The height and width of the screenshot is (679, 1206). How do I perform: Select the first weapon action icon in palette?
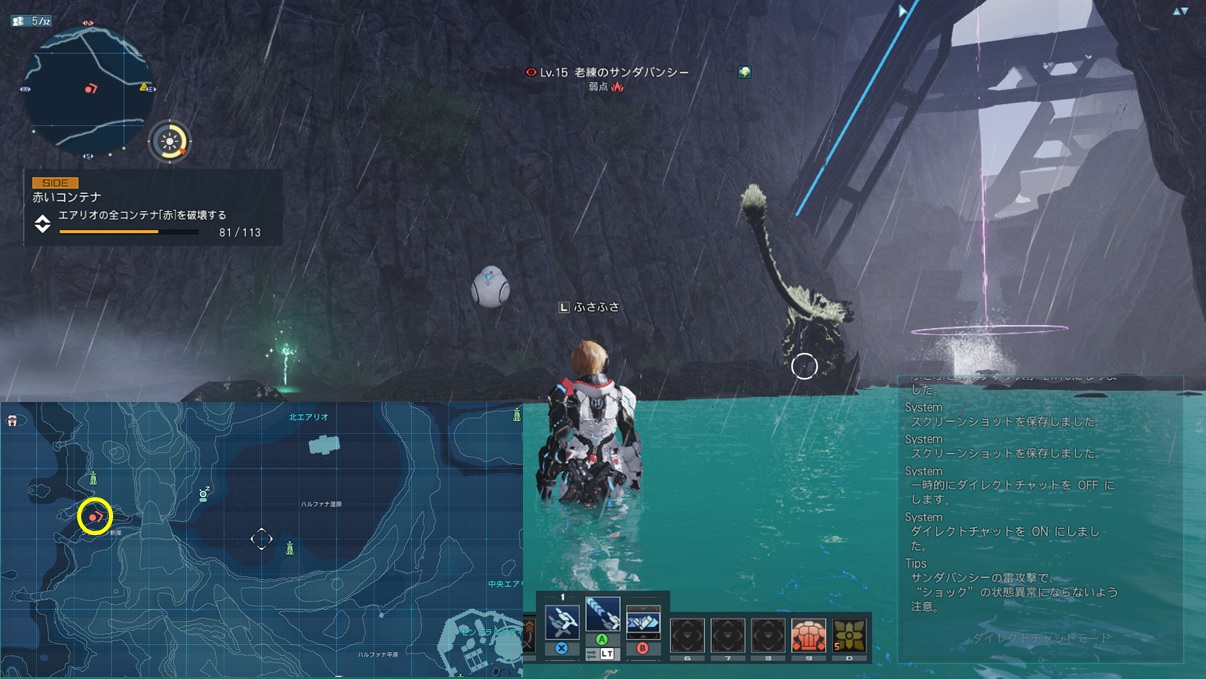pos(562,621)
